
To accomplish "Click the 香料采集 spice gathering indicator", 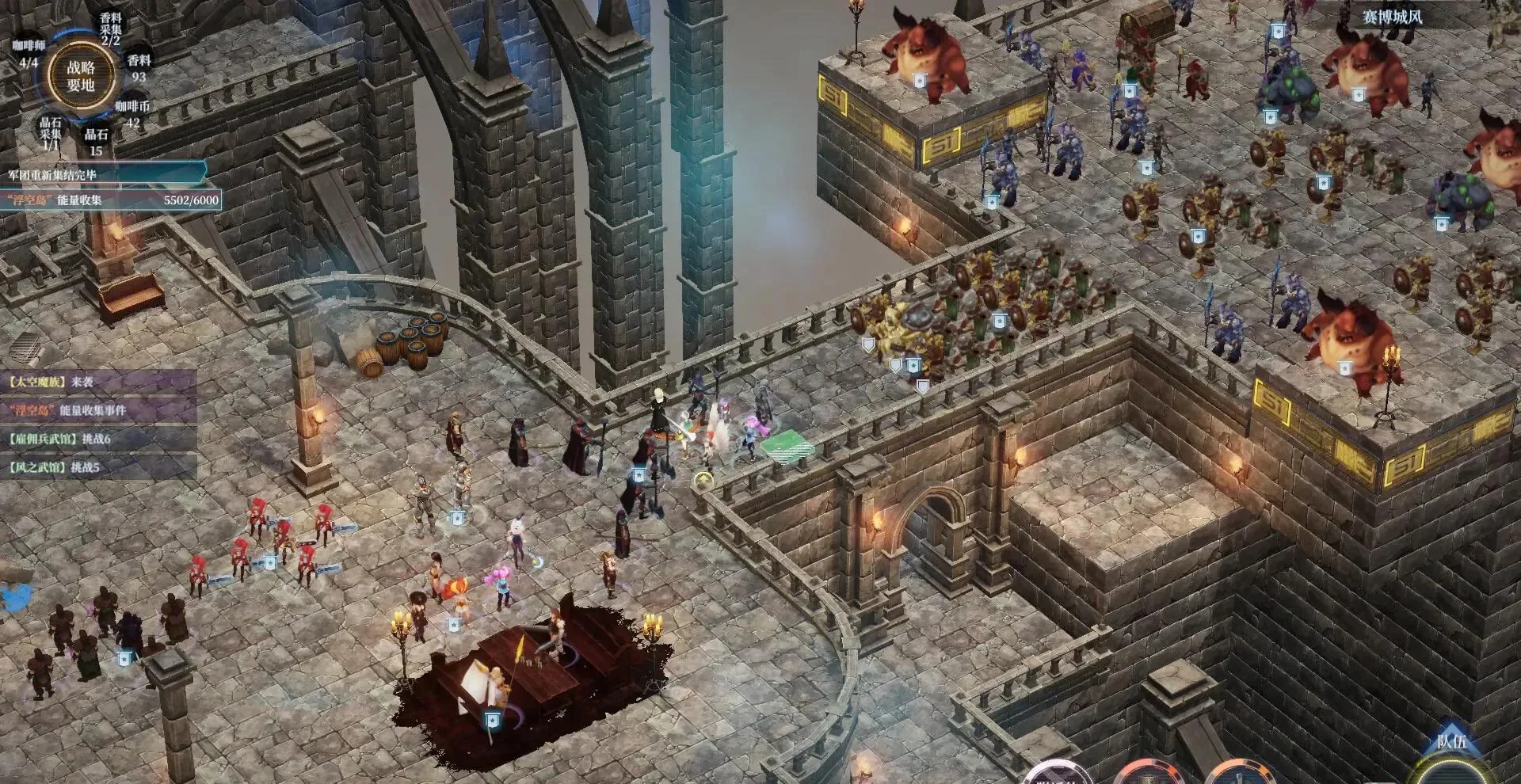I will coord(111,29).
